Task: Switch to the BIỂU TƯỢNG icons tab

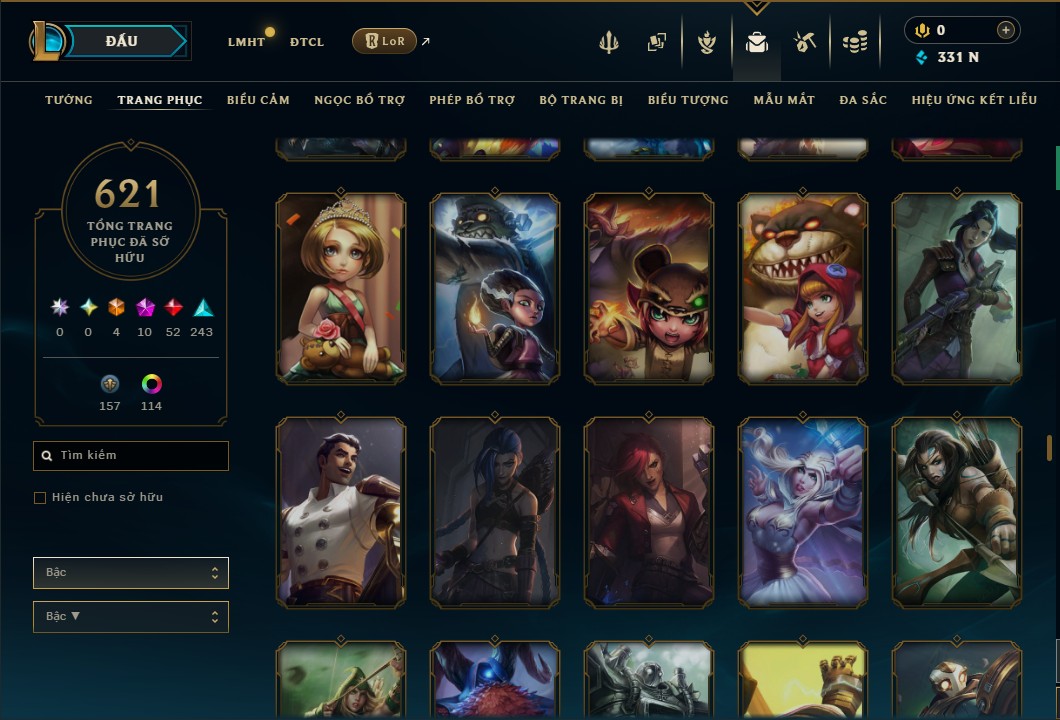Action: tap(688, 100)
